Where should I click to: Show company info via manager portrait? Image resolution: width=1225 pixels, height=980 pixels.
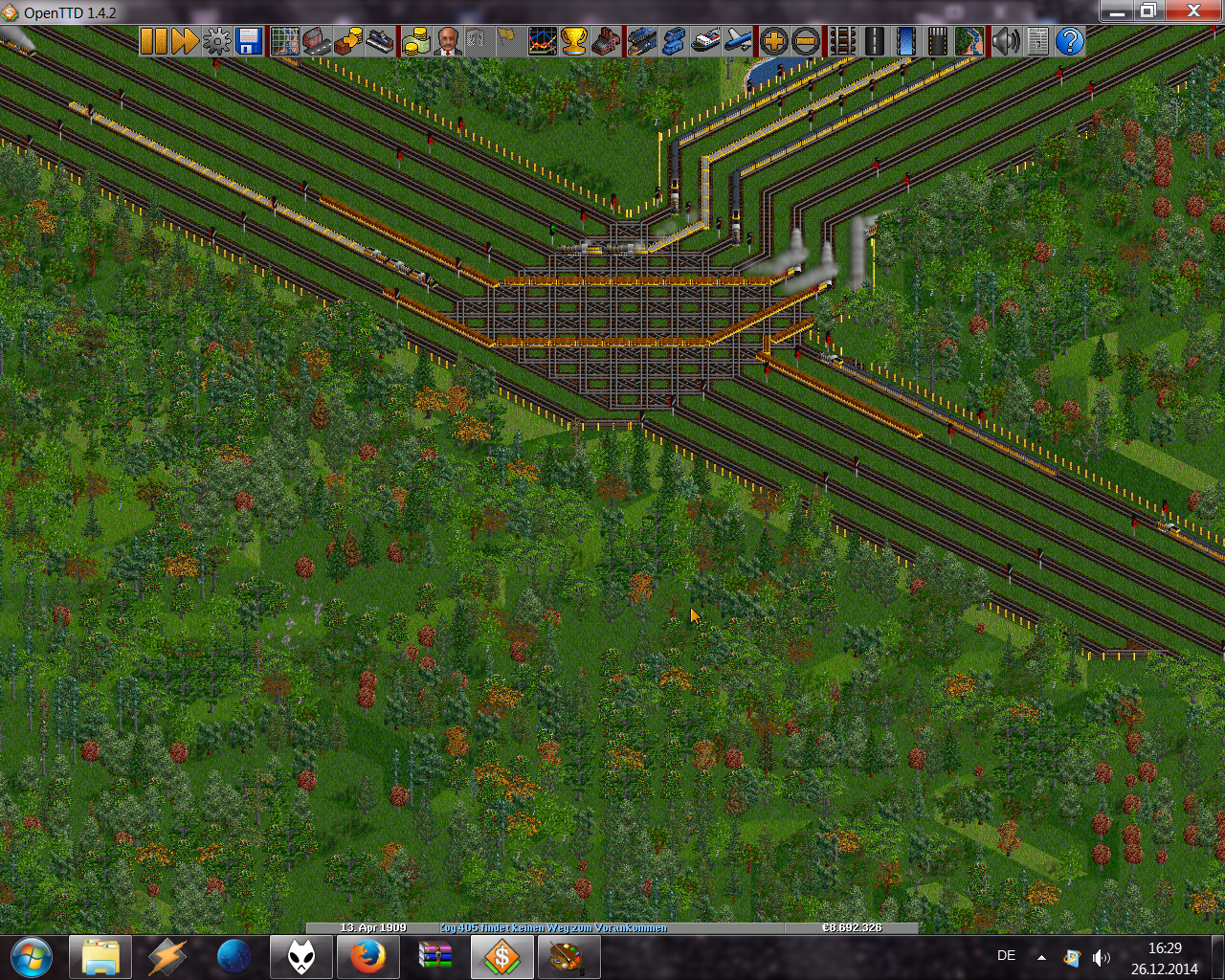point(447,41)
